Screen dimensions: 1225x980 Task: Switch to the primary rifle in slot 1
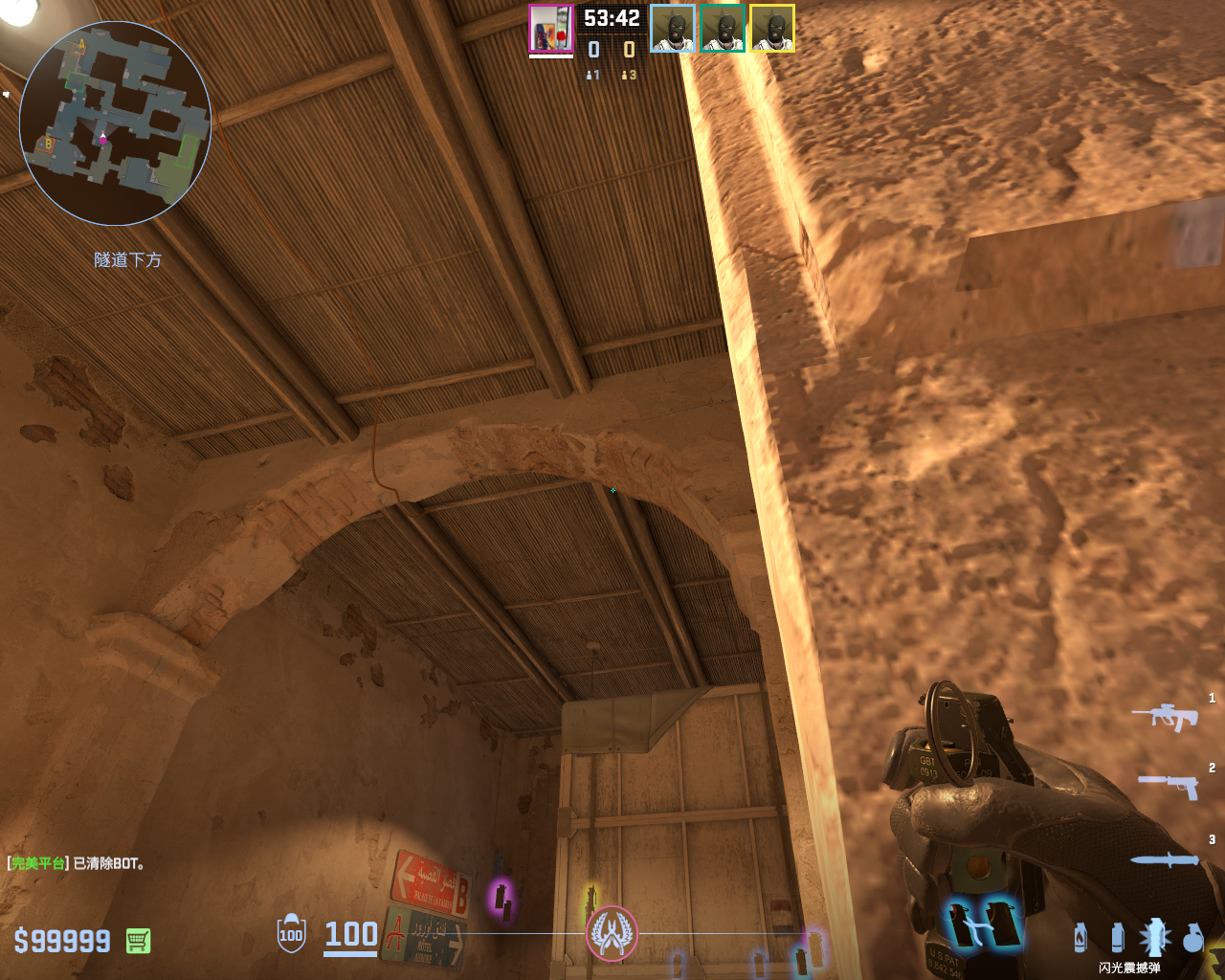pos(1165,716)
